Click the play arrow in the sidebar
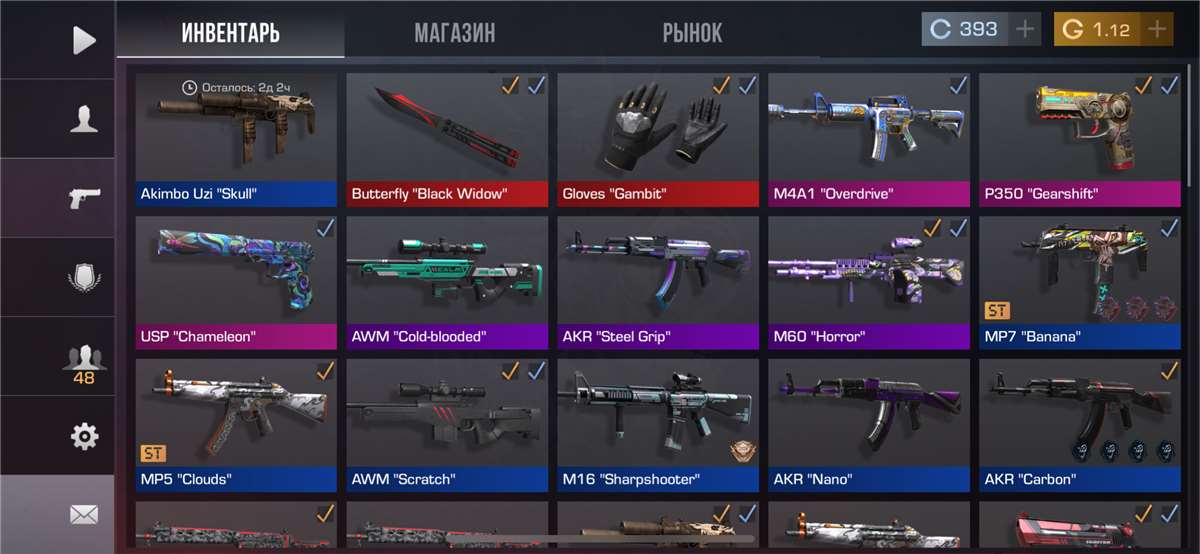Screen dimensions: 1200x554 coord(84,40)
